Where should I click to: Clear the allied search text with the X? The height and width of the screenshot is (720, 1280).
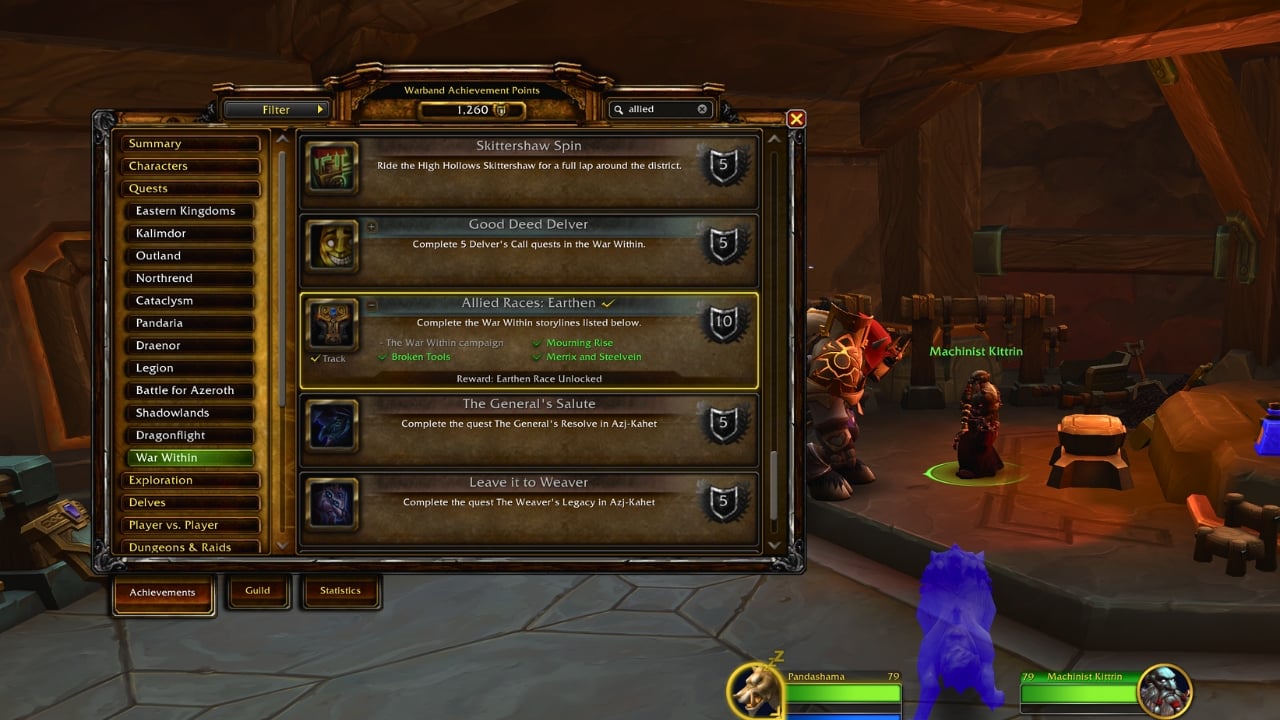[x=702, y=109]
